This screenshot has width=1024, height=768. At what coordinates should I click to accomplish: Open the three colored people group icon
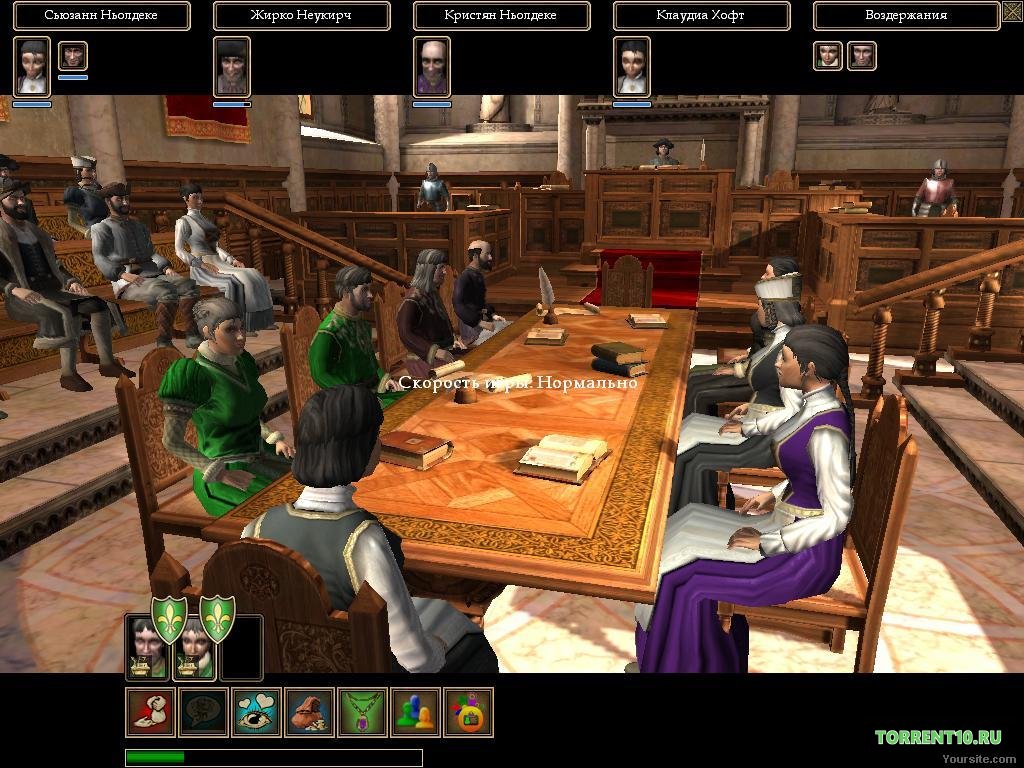pos(416,712)
